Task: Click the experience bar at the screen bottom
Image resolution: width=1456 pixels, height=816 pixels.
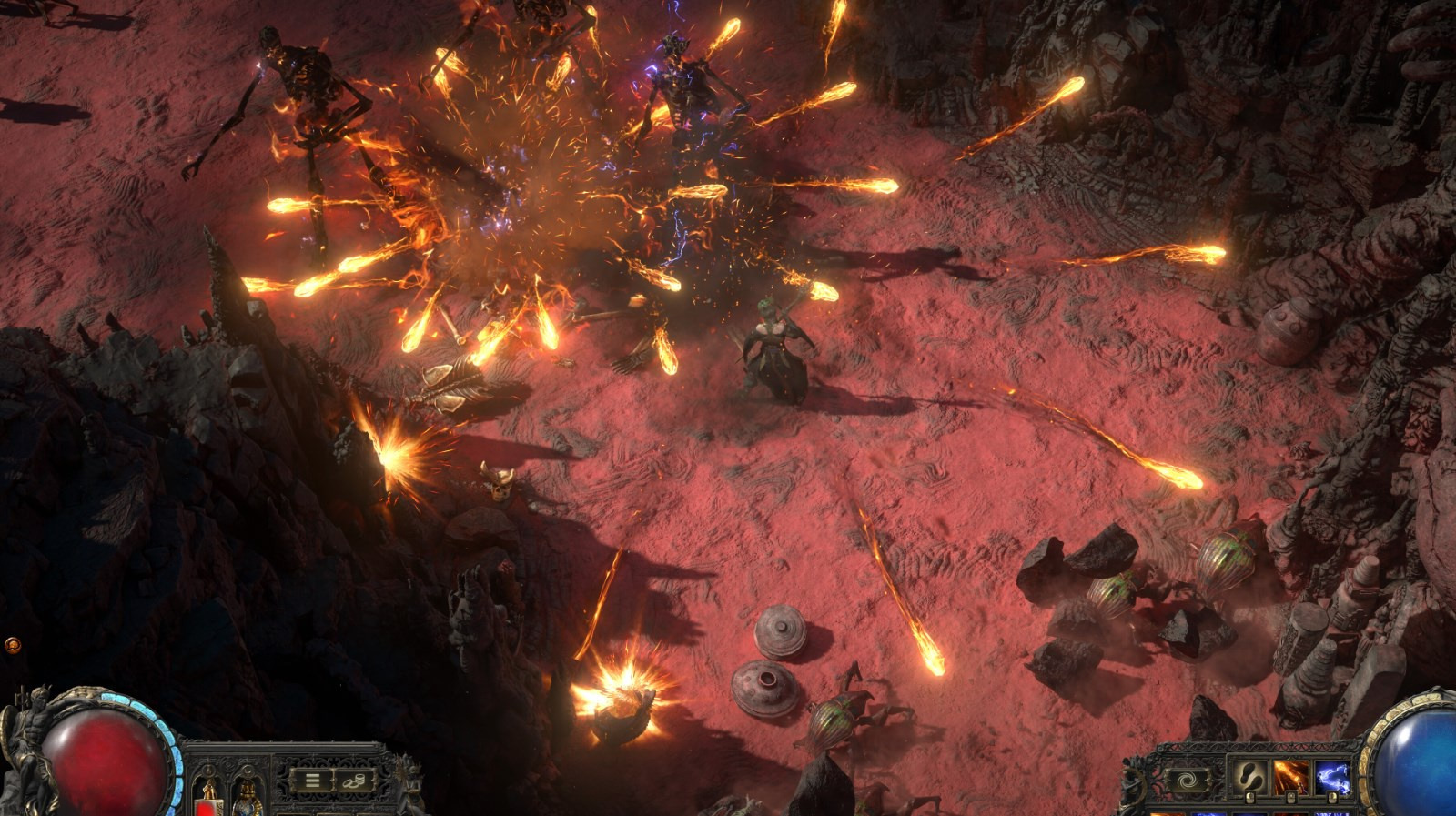Action: pyautogui.click(x=728, y=813)
